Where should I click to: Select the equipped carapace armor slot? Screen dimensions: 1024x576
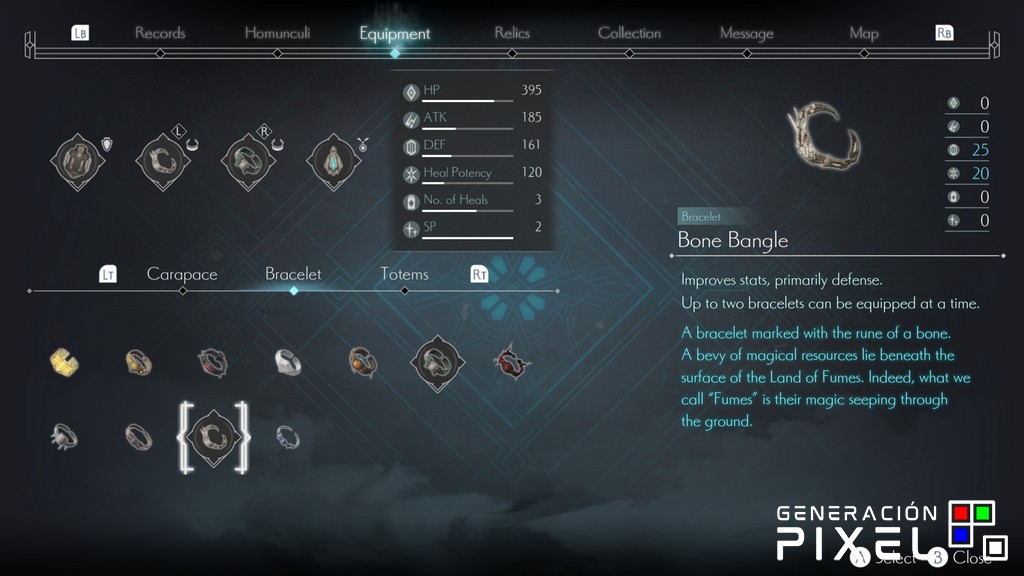[77, 159]
